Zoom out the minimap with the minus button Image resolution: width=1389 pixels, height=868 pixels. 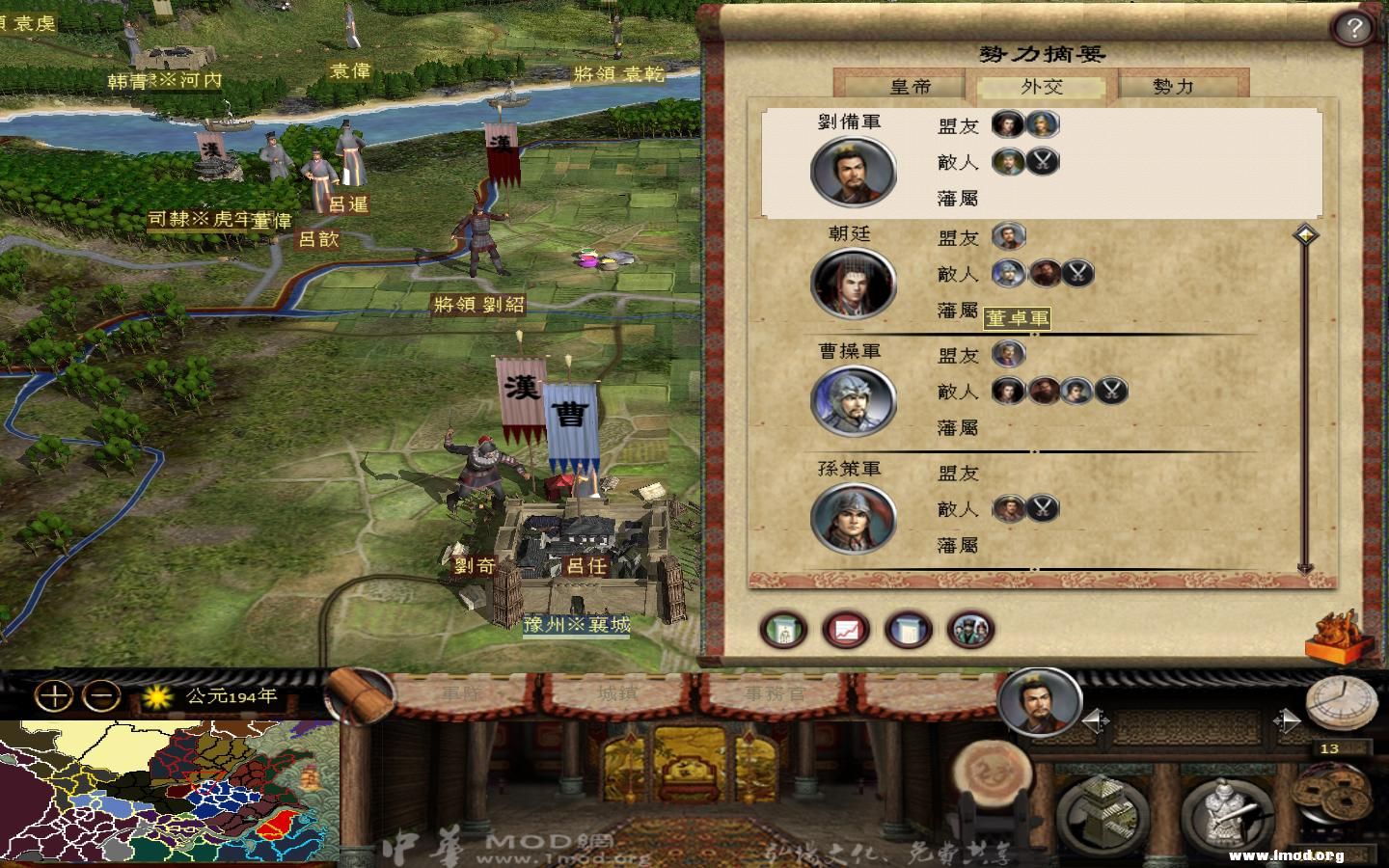point(103,695)
